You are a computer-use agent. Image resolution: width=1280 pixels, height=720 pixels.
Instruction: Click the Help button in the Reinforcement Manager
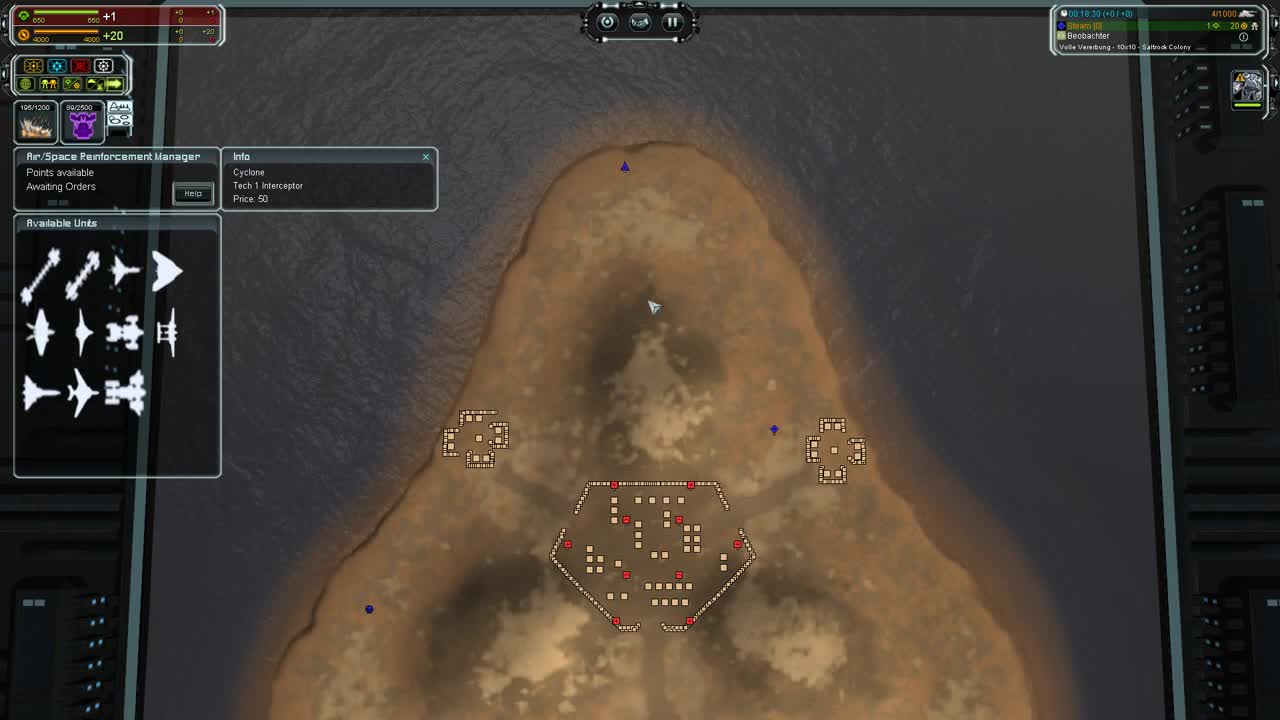(192, 194)
